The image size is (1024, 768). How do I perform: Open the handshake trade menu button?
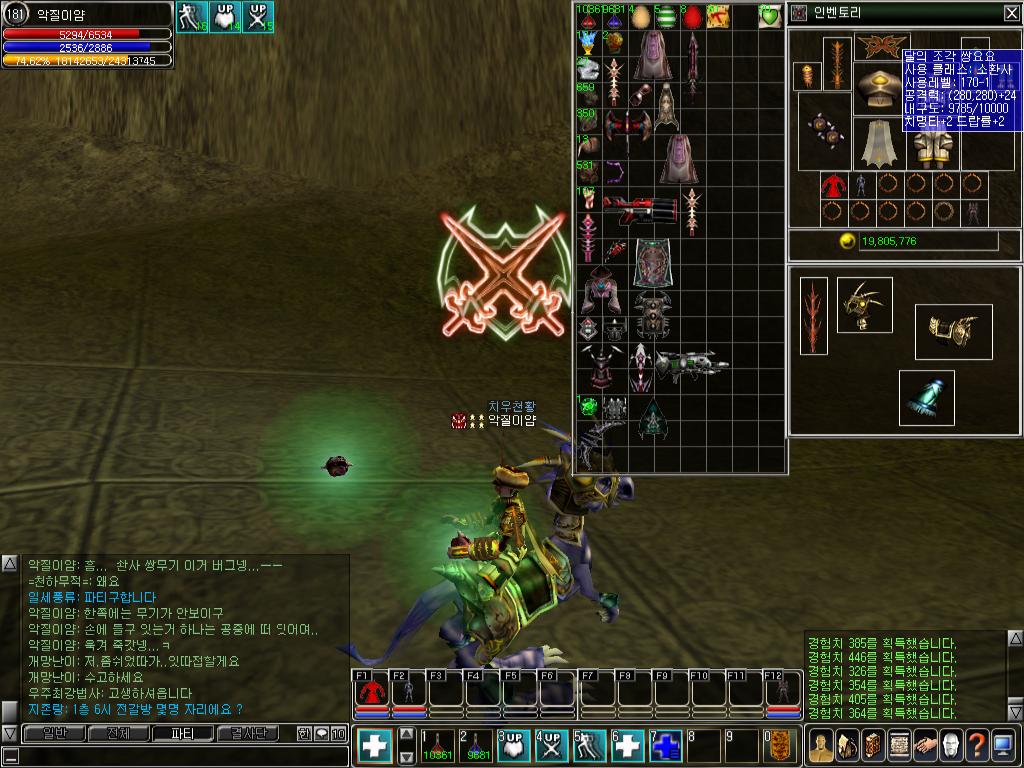coord(924,745)
